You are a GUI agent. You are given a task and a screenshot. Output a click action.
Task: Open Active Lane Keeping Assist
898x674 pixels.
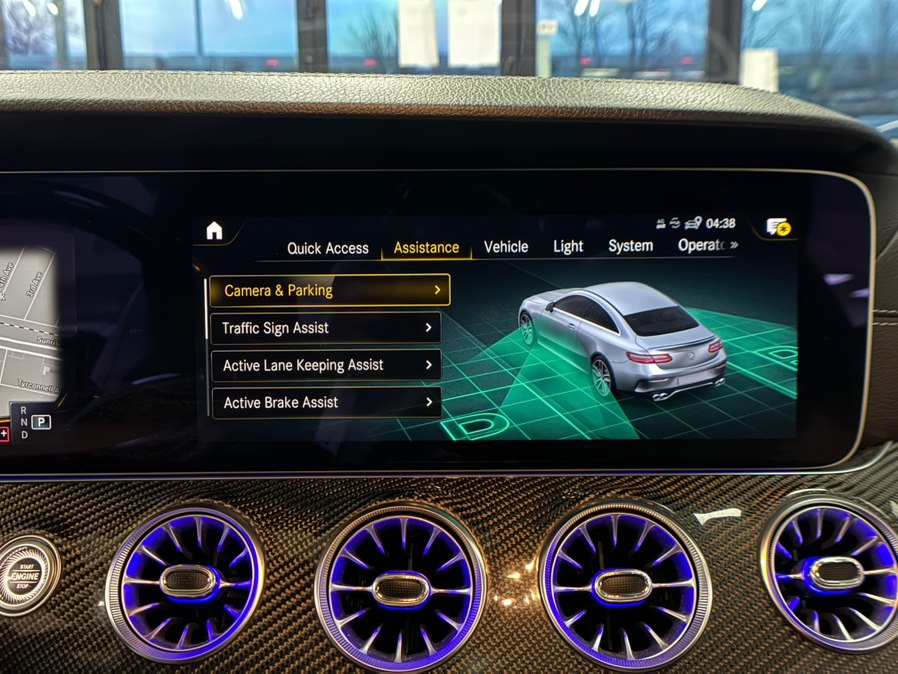point(326,365)
